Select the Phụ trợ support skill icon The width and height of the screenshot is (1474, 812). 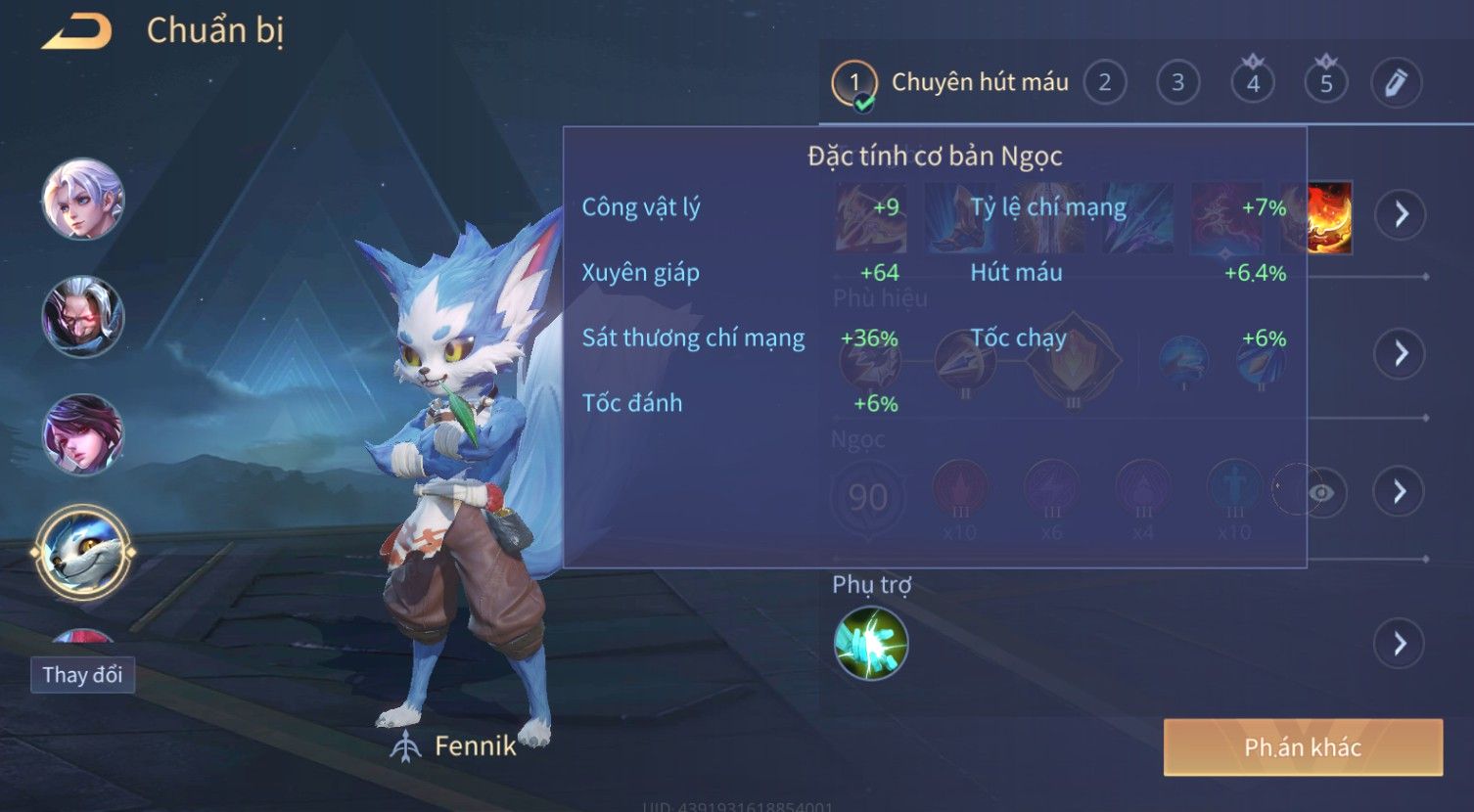coord(870,644)
